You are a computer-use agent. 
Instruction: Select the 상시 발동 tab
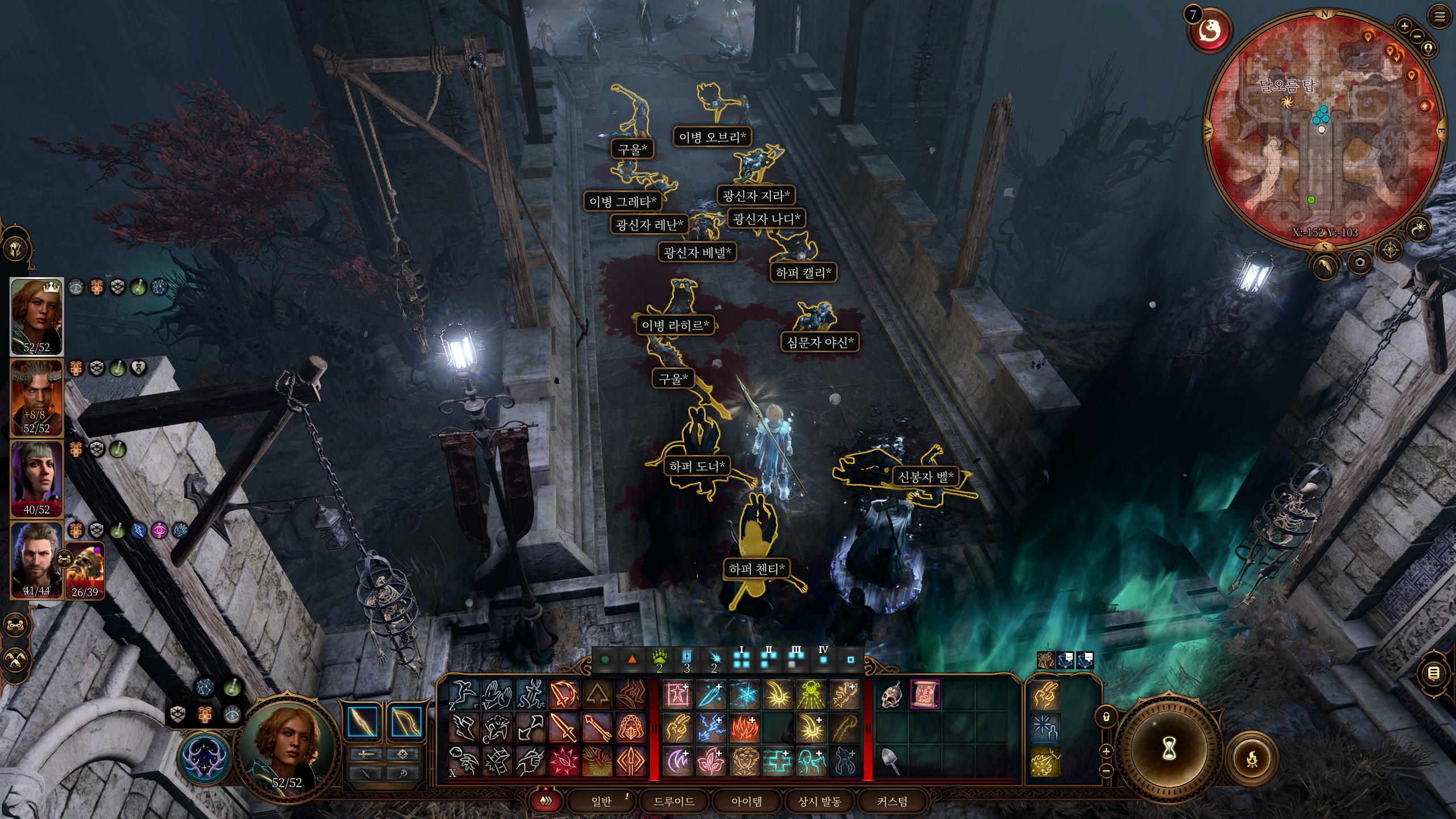(x=820, y=801)
